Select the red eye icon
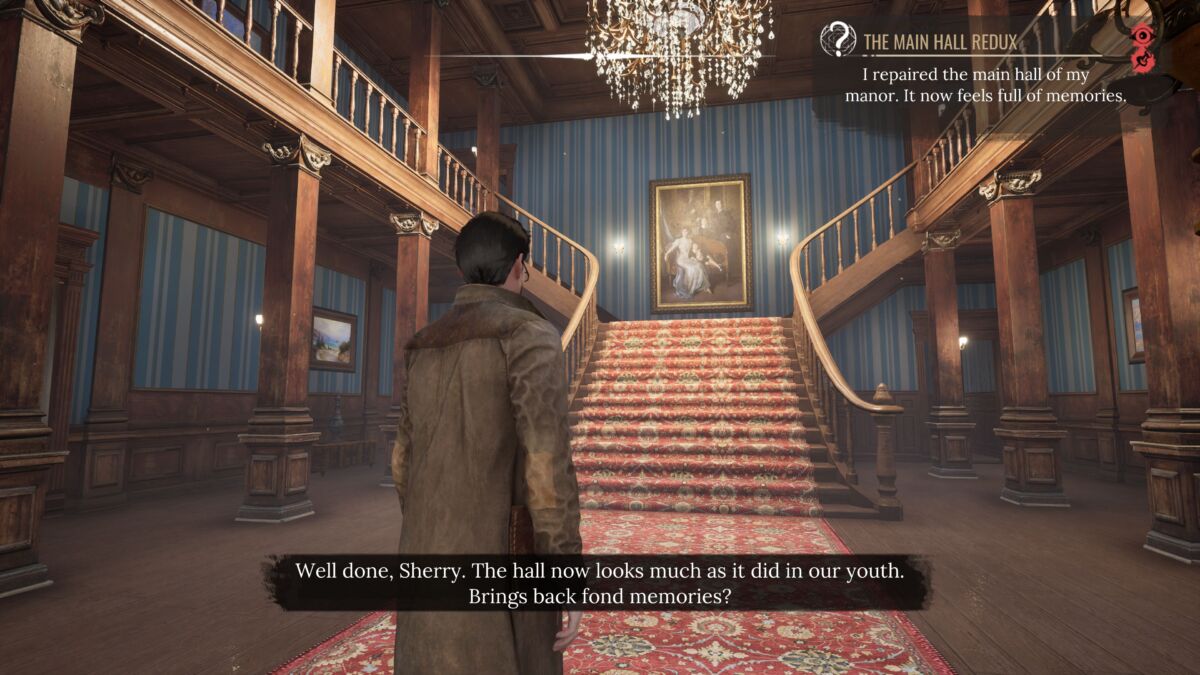This screenshot has height=675, width=1200. (x=1143, y=38)
